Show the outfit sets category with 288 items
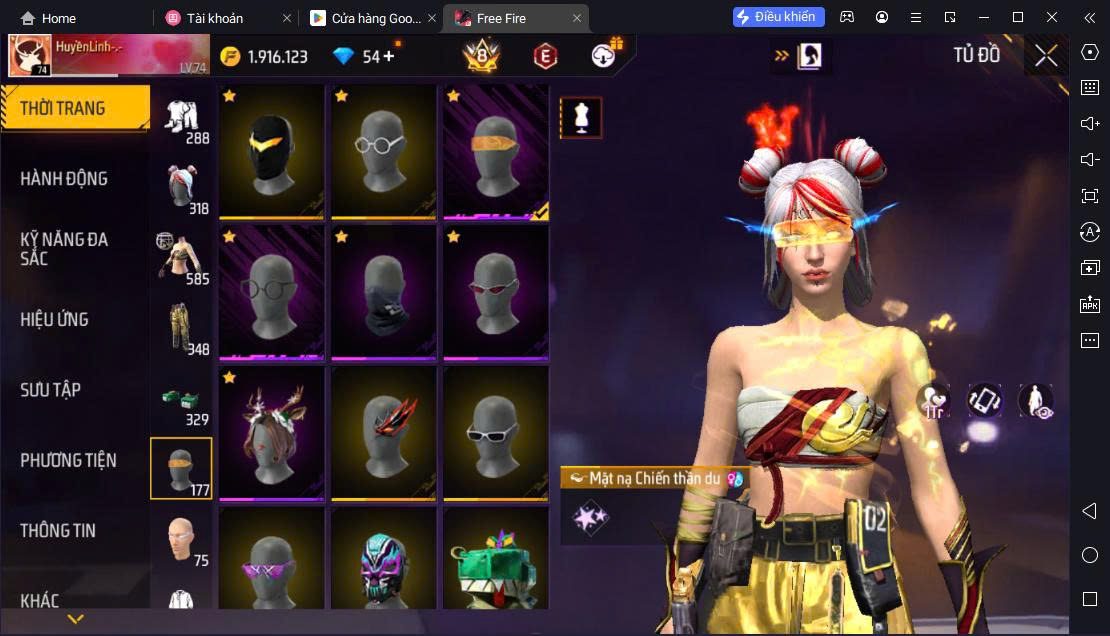This screenshot has height=636, width=1110. point(182,119)
